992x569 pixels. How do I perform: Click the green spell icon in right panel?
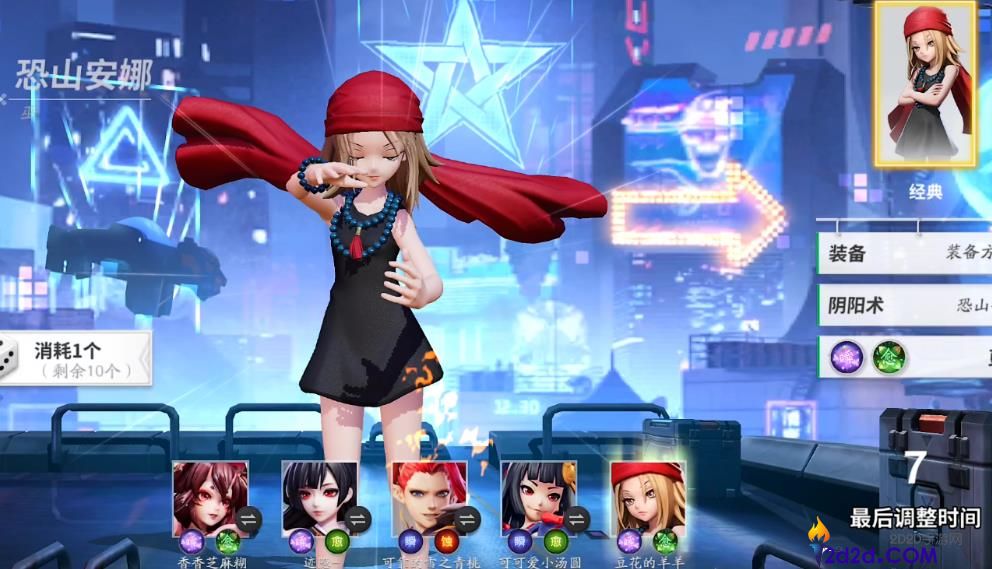[889, 356]
